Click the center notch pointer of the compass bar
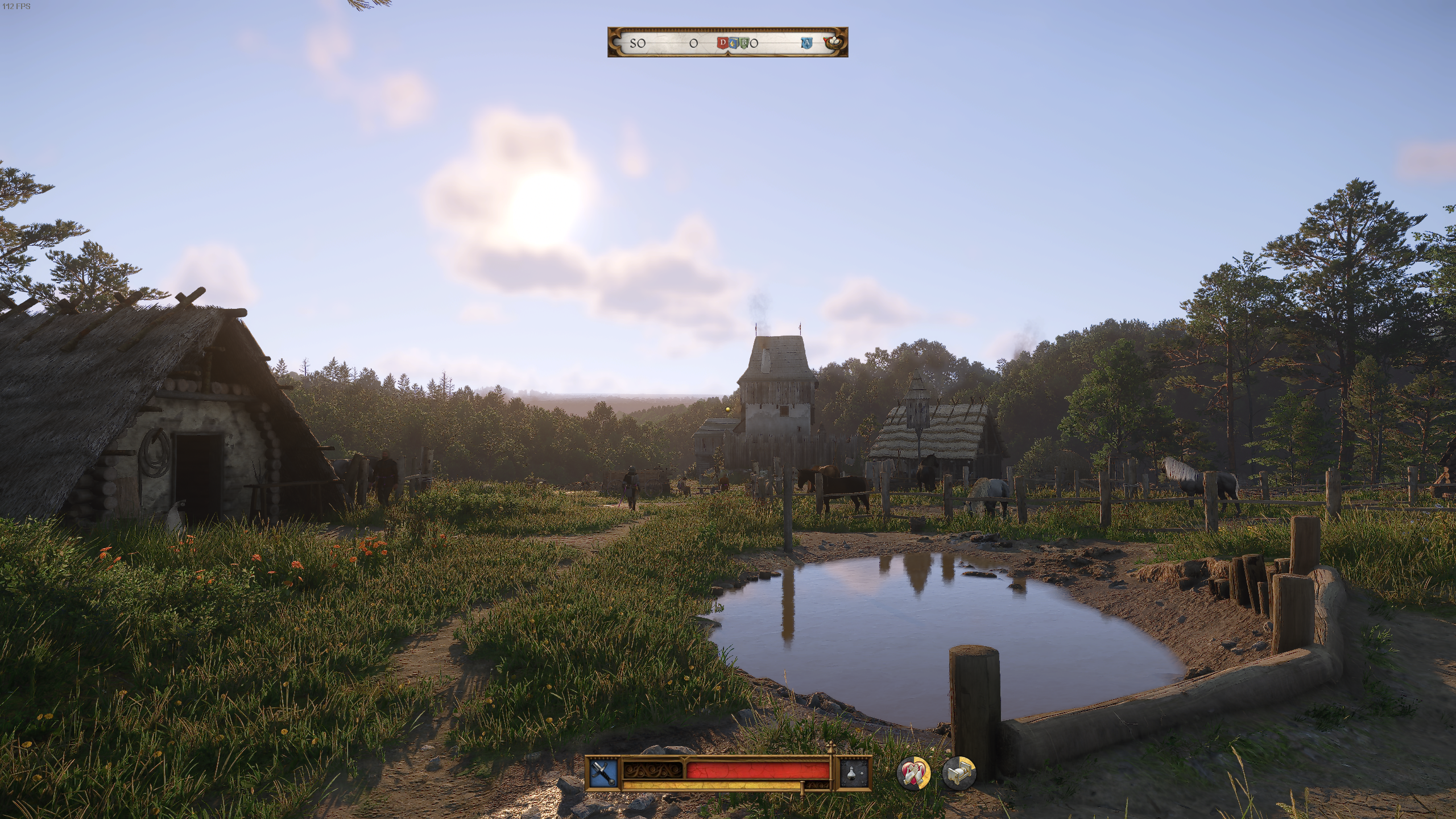The height and width of the screenshot is (819, 1456). pos(728,55)
